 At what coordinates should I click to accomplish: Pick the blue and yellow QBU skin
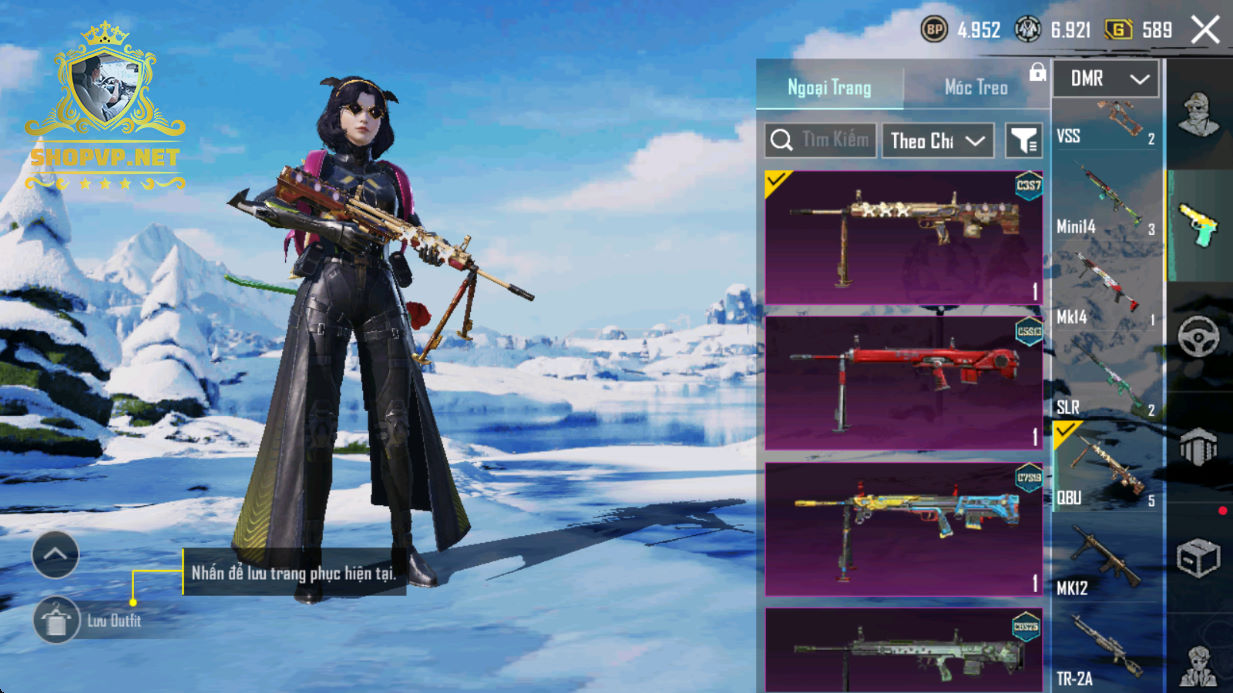(903, 529)
